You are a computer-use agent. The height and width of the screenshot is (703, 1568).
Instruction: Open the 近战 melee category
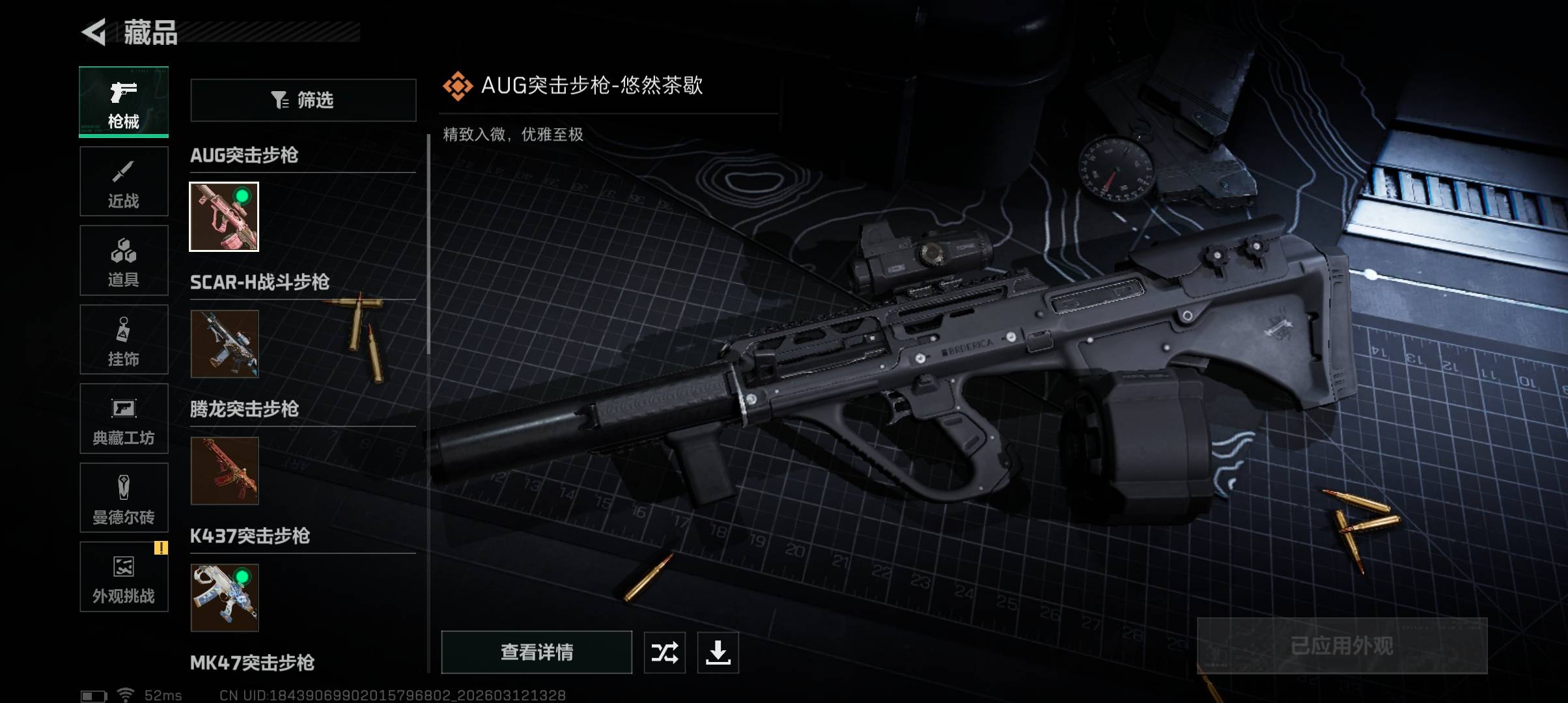tap(124, 182)
